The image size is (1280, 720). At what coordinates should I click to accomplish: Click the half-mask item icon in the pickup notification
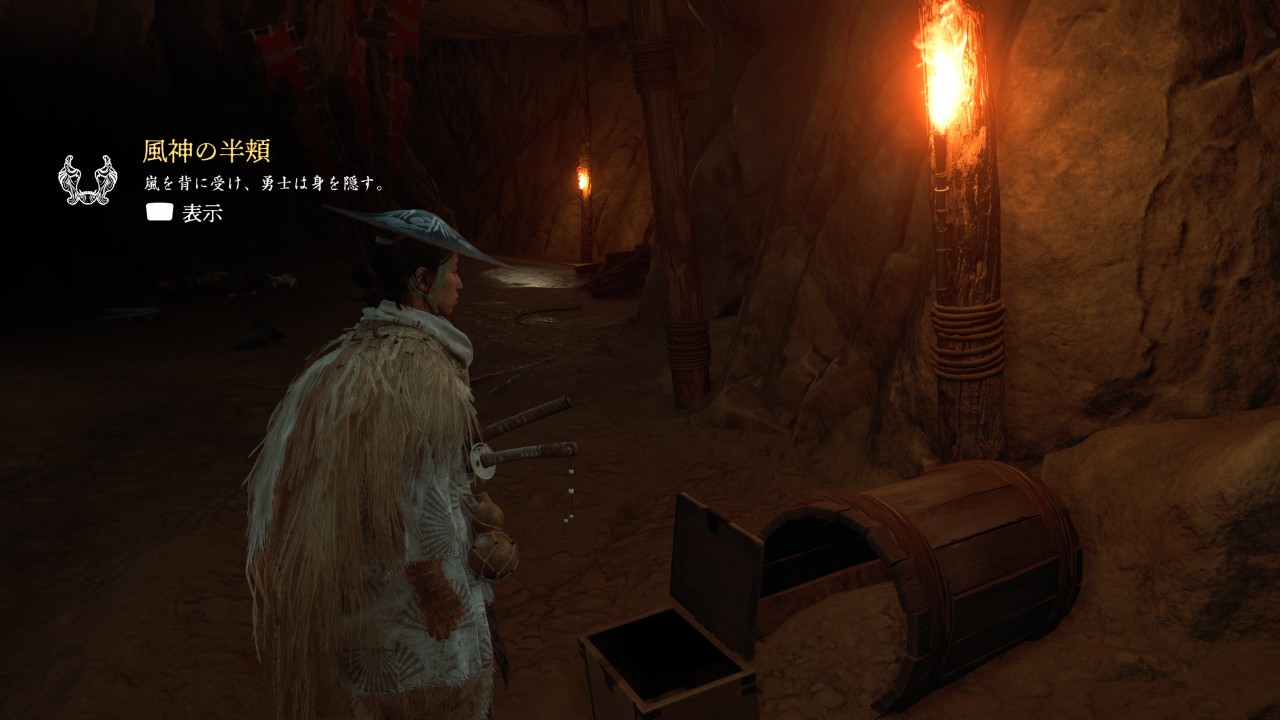[87, 181]
